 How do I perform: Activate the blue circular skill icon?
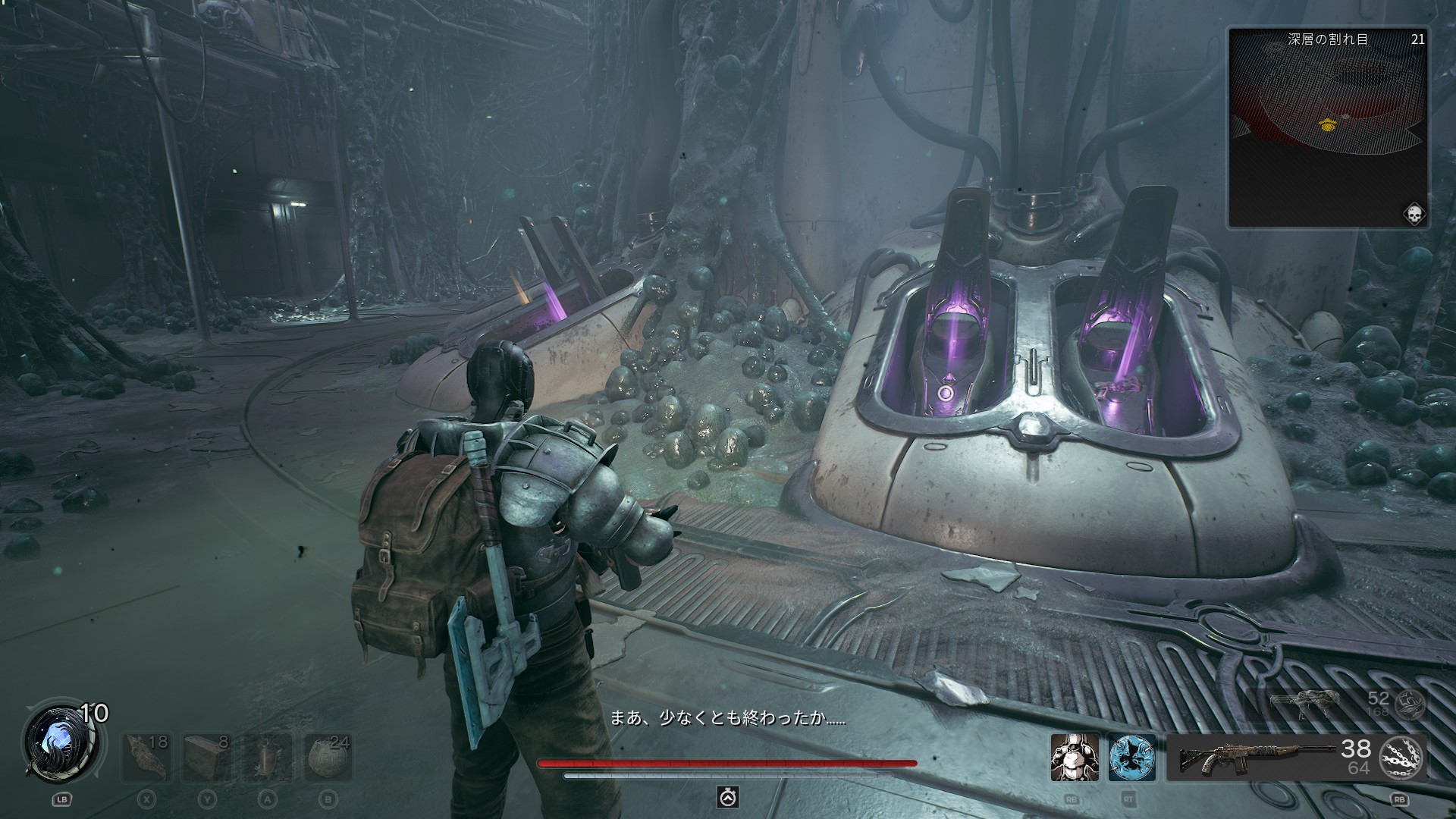tap(1131, 758)
